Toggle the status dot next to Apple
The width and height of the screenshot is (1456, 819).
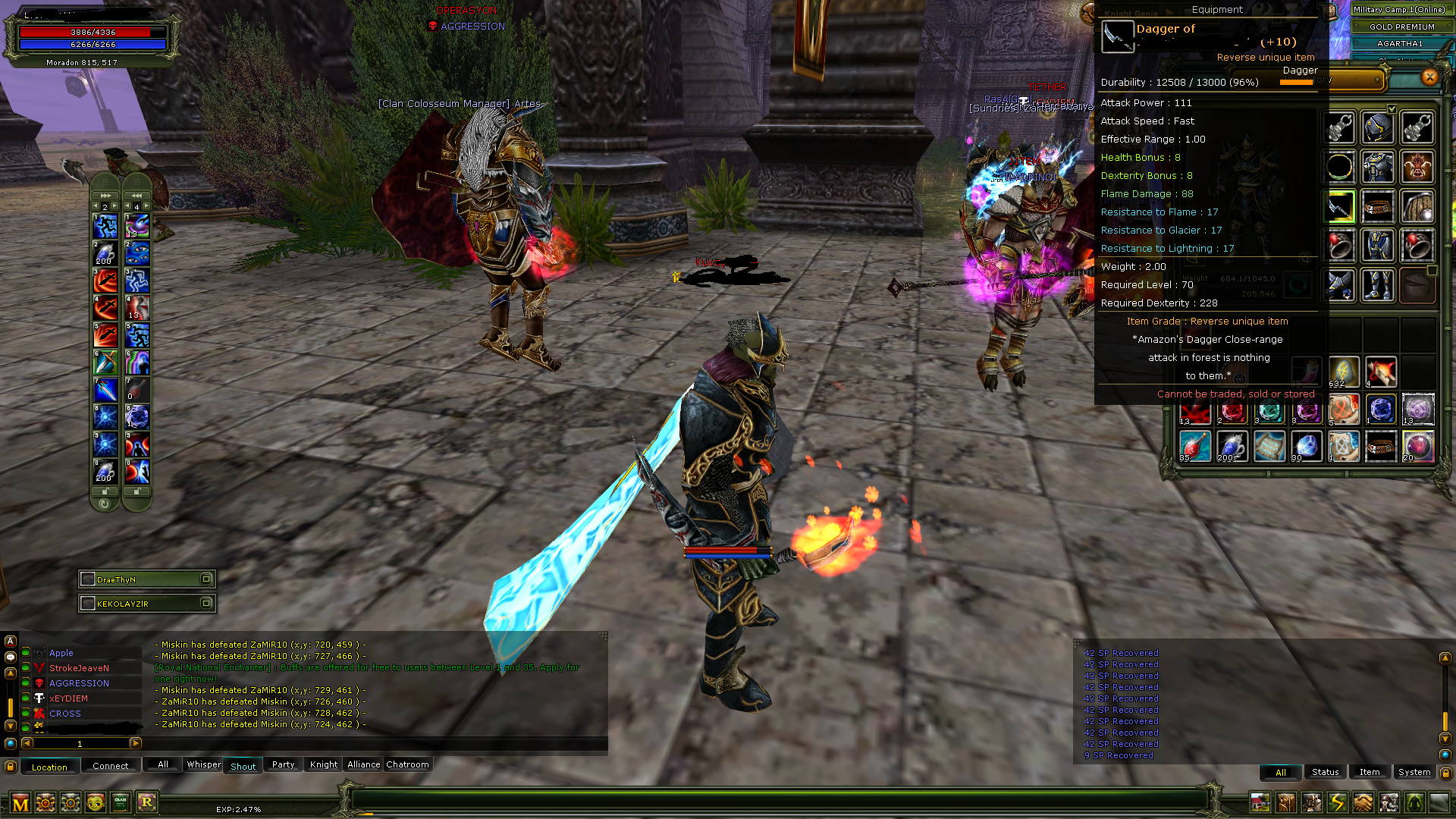click(x=27, y=653)
